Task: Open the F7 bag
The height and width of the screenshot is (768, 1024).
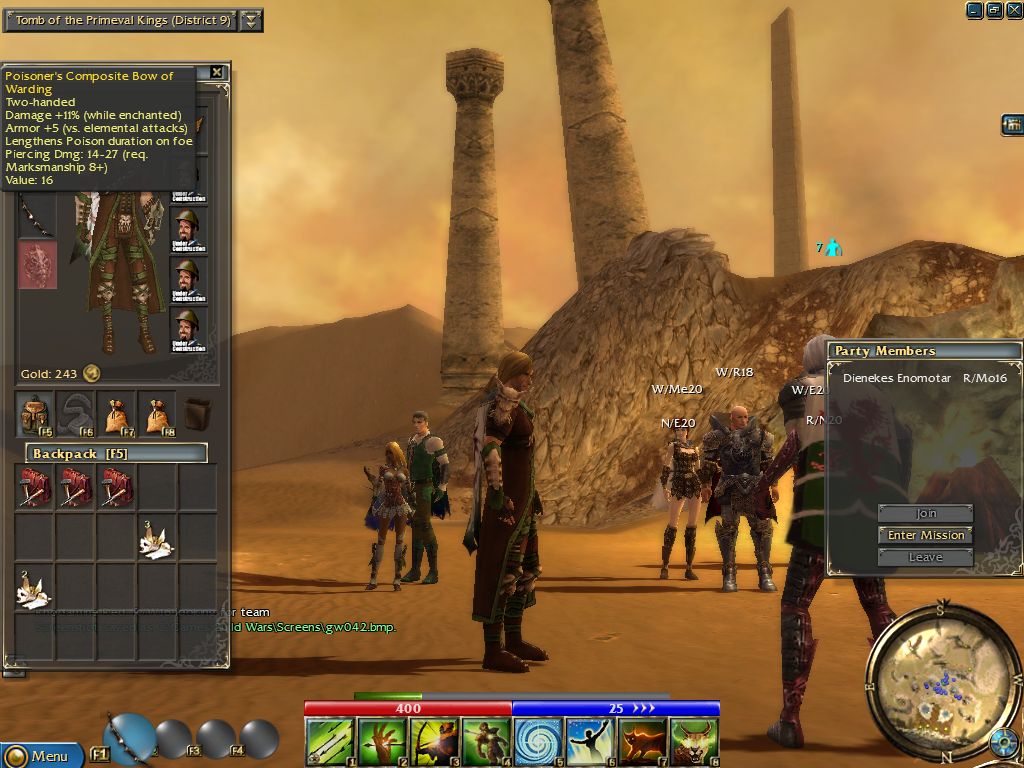Action: [x=116, y=414]
